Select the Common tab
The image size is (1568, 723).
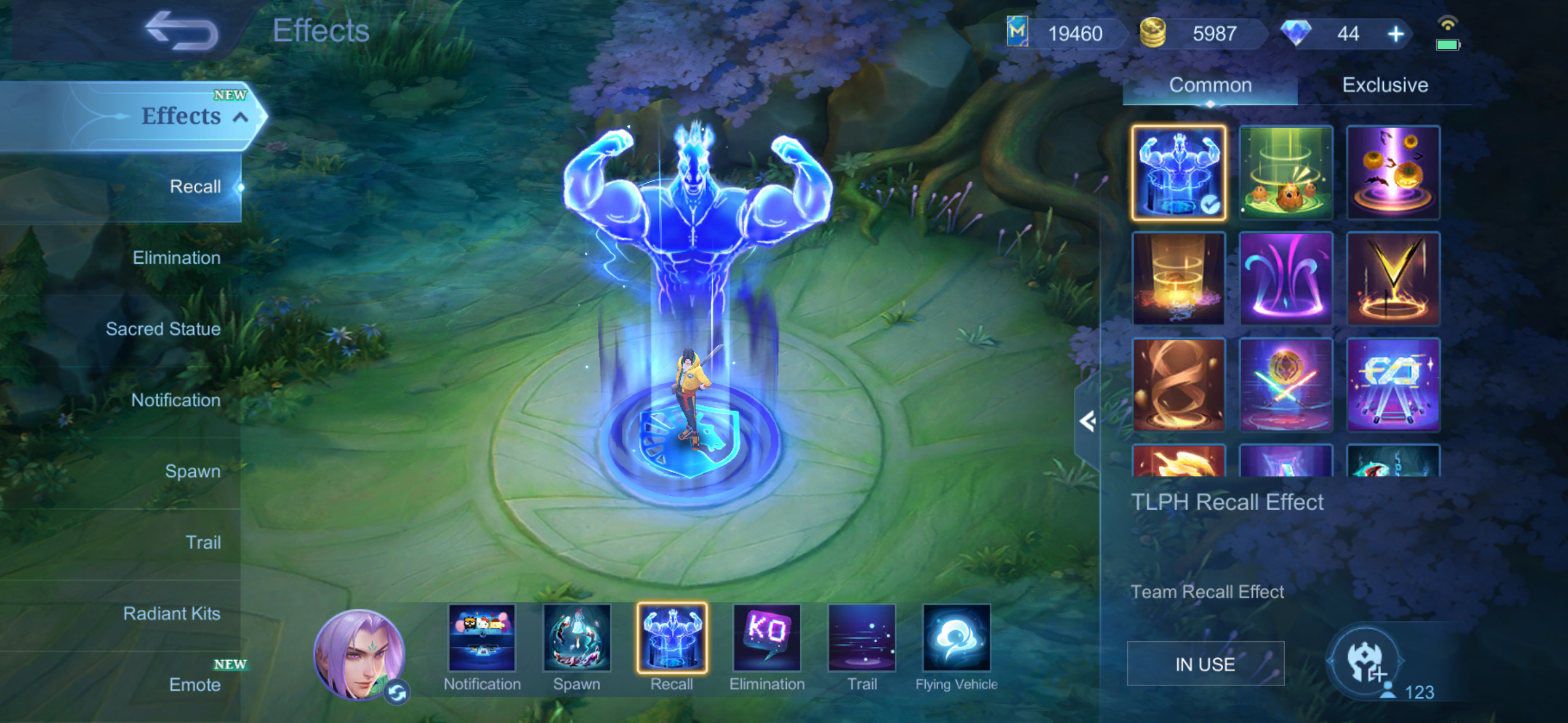click(x=1210, y=85)
